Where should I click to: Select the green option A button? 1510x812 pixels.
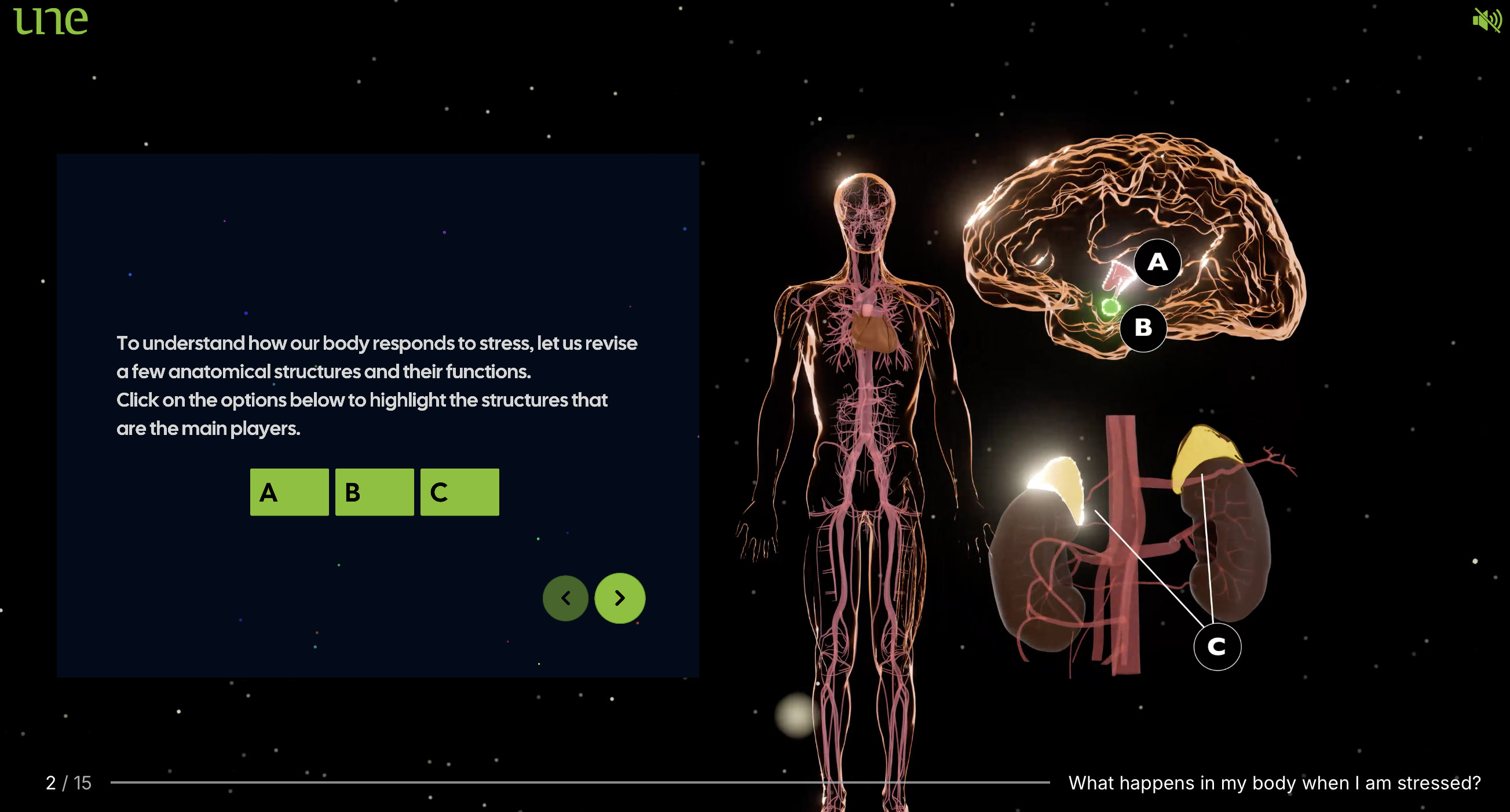pyautogui.click(x=289, y=492)
